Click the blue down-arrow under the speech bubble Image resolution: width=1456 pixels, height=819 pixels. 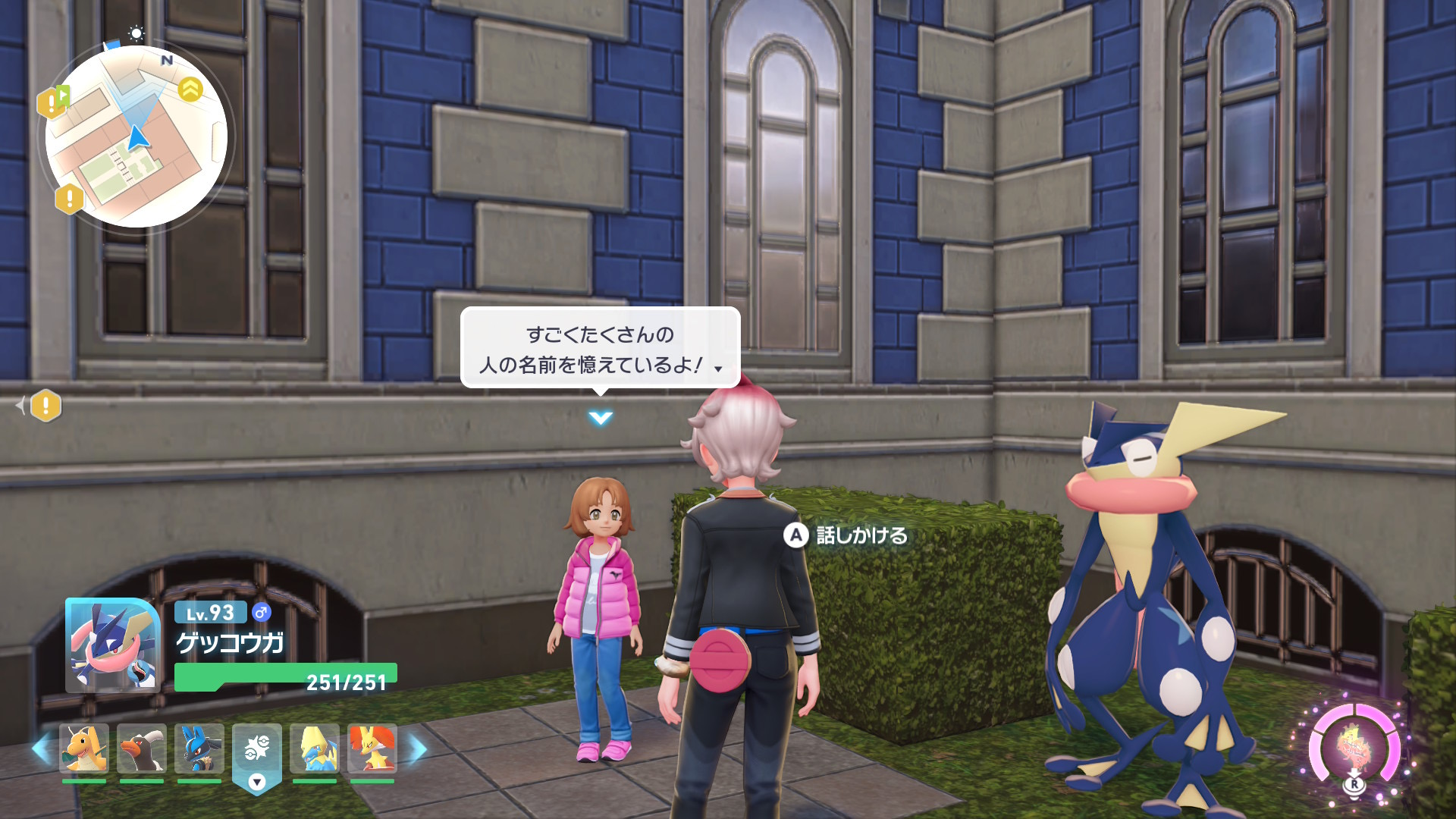click(600, 418)
